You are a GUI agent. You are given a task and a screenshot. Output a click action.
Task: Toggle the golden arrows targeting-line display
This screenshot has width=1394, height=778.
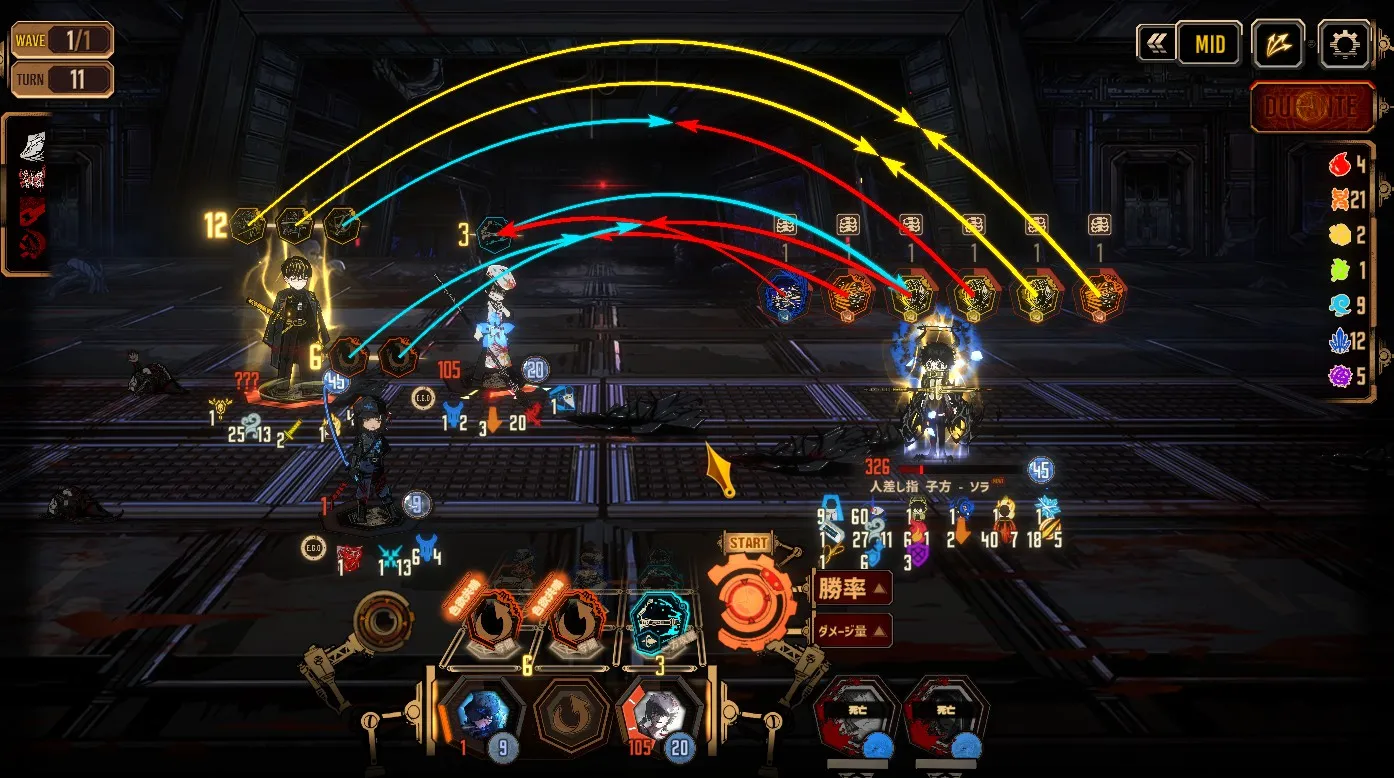coord(1278,44)
